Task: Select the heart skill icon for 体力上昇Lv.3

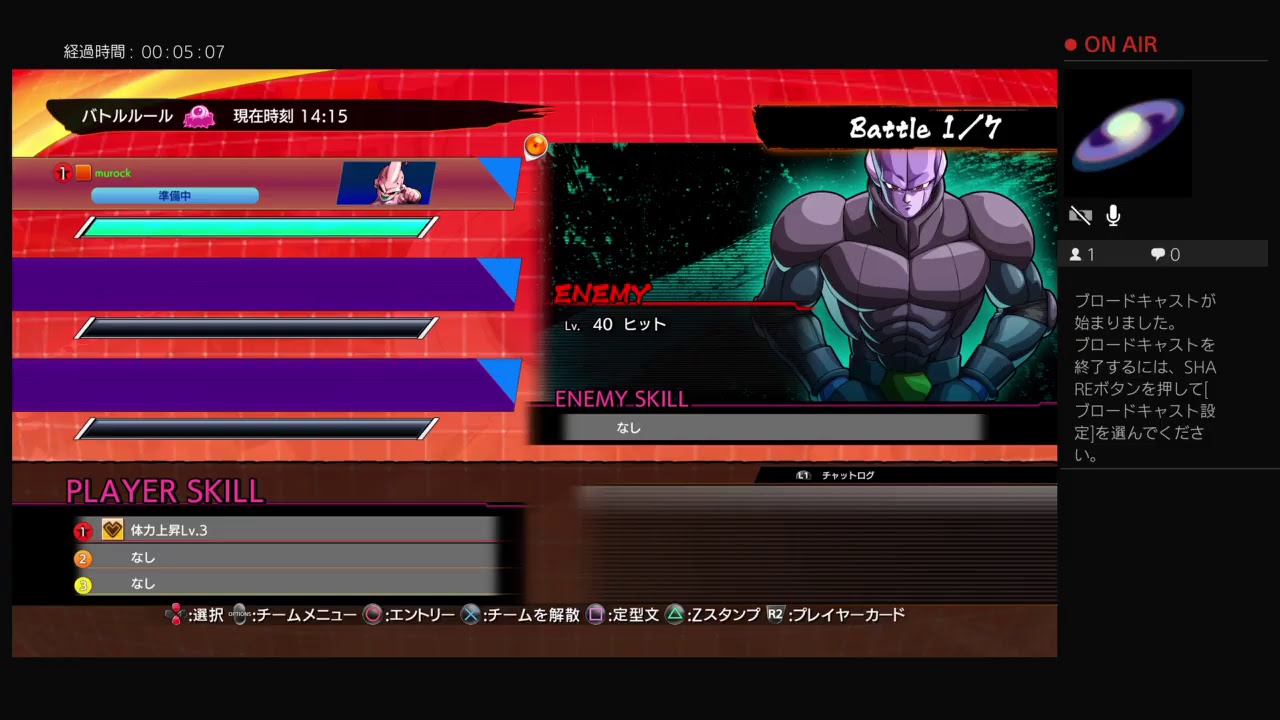Action: (x=112, y=530)
